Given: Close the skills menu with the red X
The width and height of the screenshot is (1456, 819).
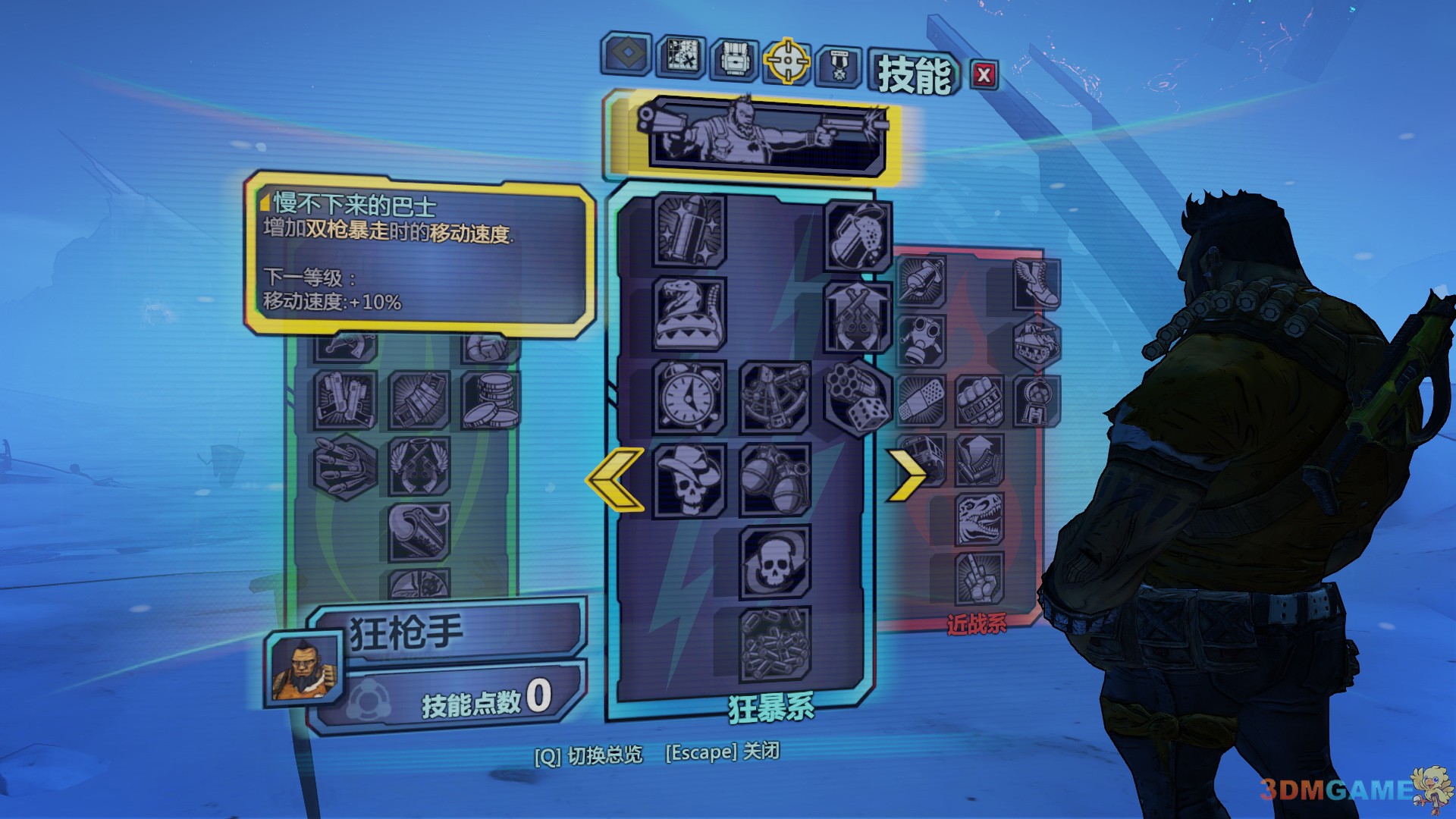Looking at the screenshot, I should (984, 75).
